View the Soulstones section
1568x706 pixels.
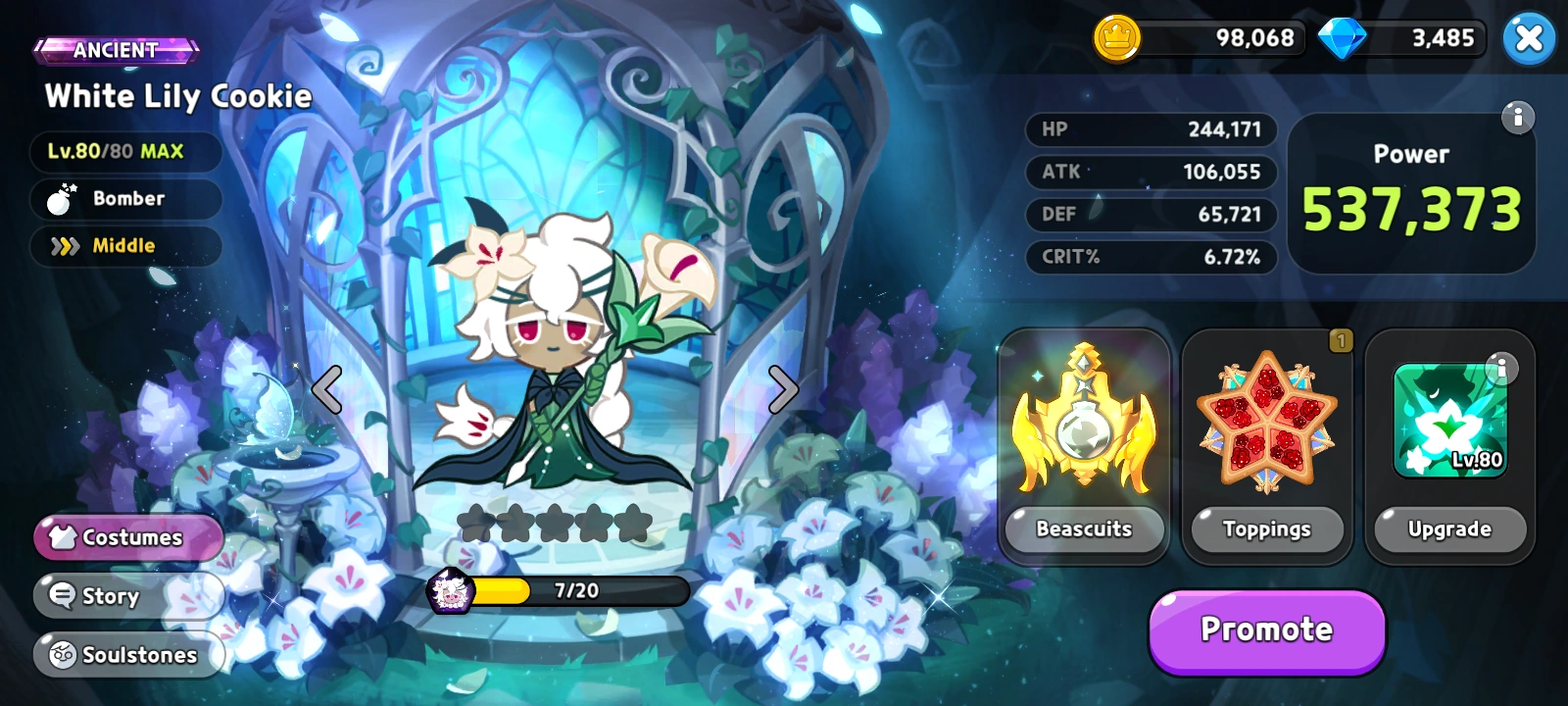pos(128,655)
